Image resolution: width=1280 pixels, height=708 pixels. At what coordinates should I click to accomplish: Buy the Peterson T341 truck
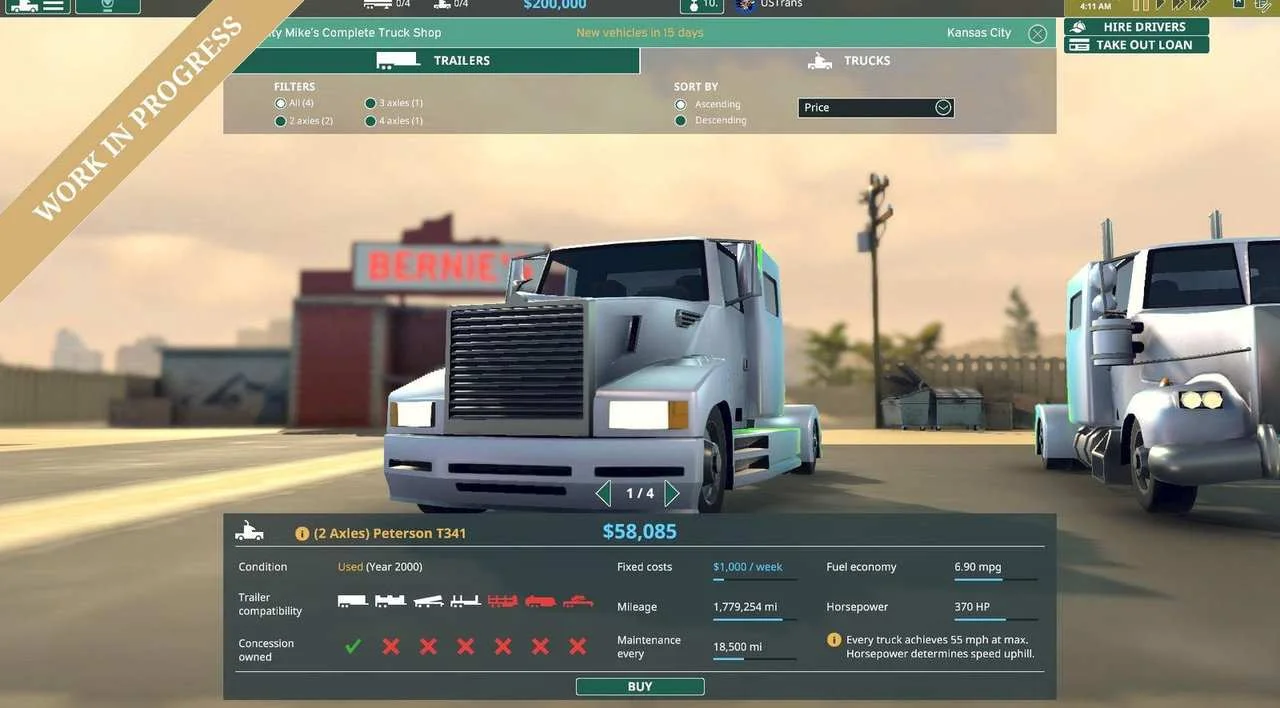[x=640, y=687]
